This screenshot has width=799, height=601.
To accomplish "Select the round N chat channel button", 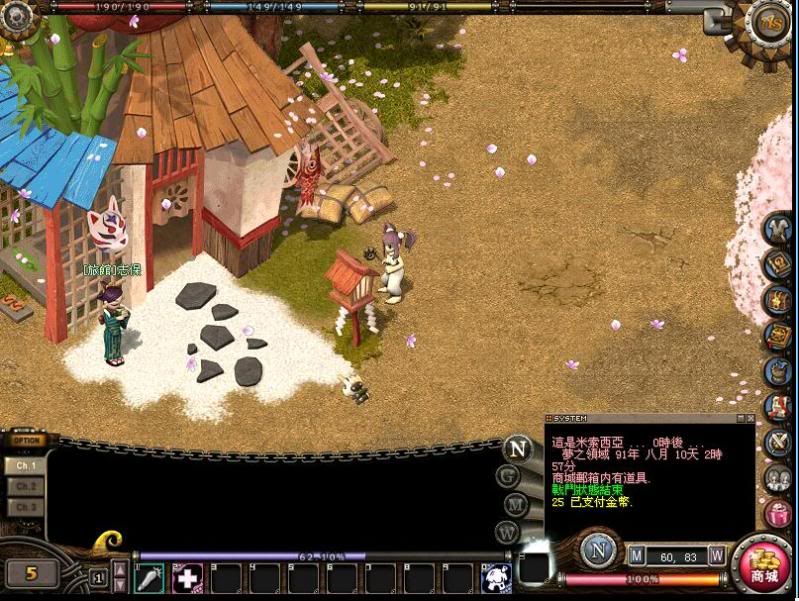I will pyautogui.click(x=518, y=448).
